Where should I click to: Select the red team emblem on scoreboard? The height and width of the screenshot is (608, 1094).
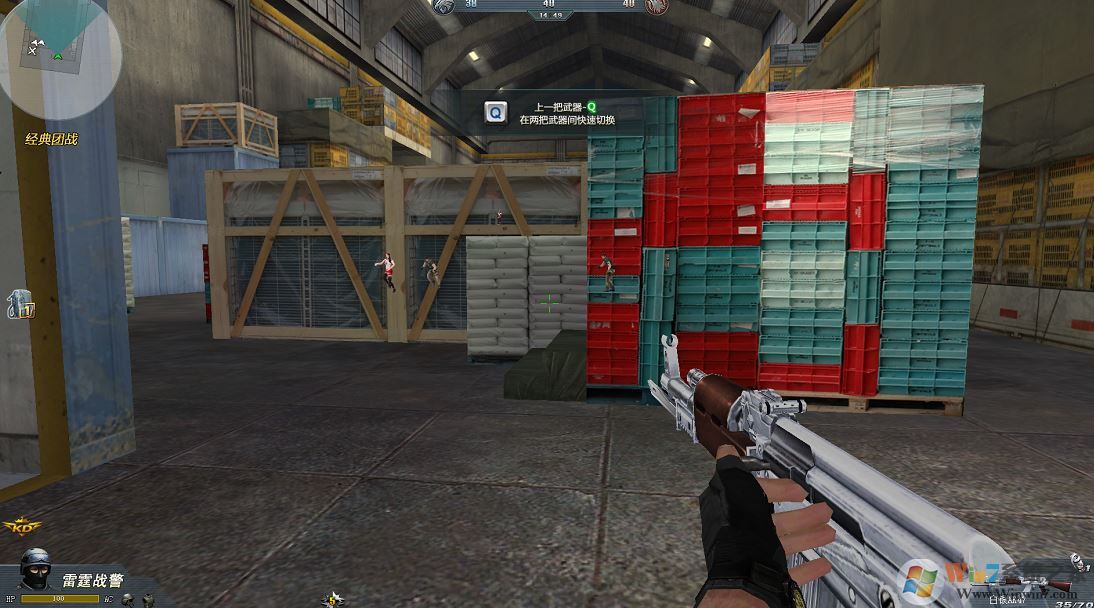tap(656, 6)
